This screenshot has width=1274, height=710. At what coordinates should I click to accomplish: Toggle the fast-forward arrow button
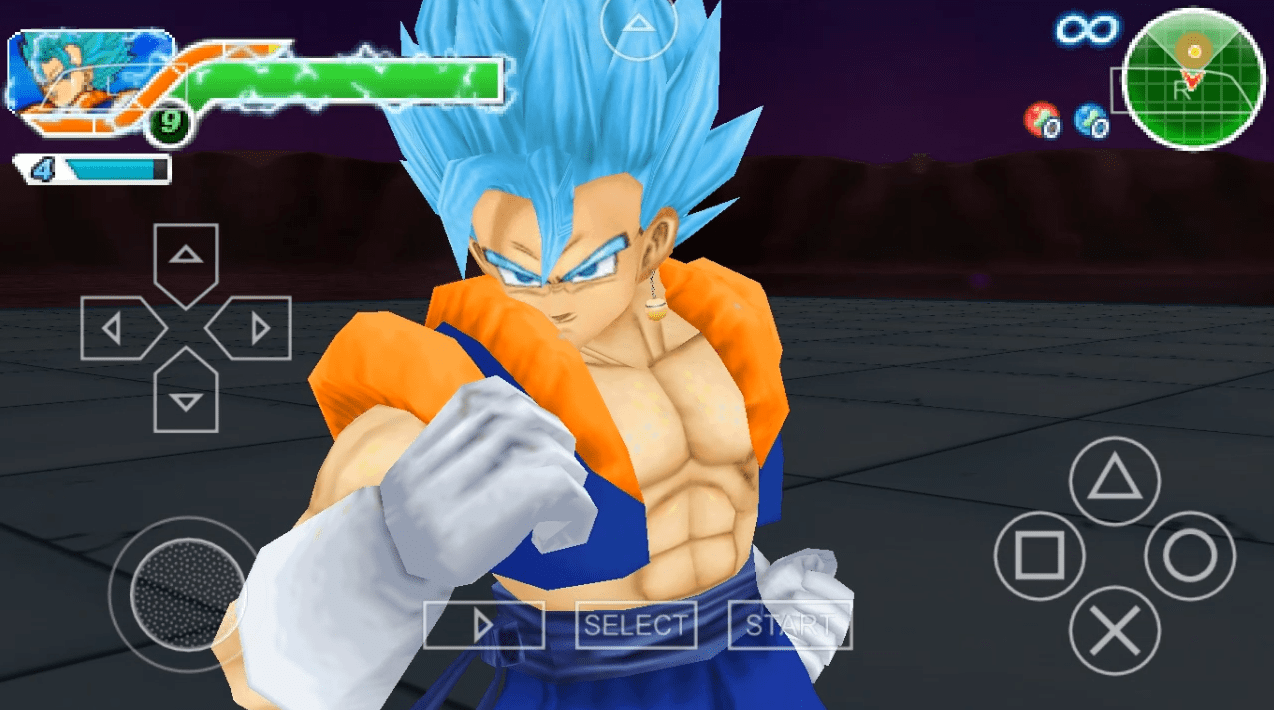click(484, 626)
